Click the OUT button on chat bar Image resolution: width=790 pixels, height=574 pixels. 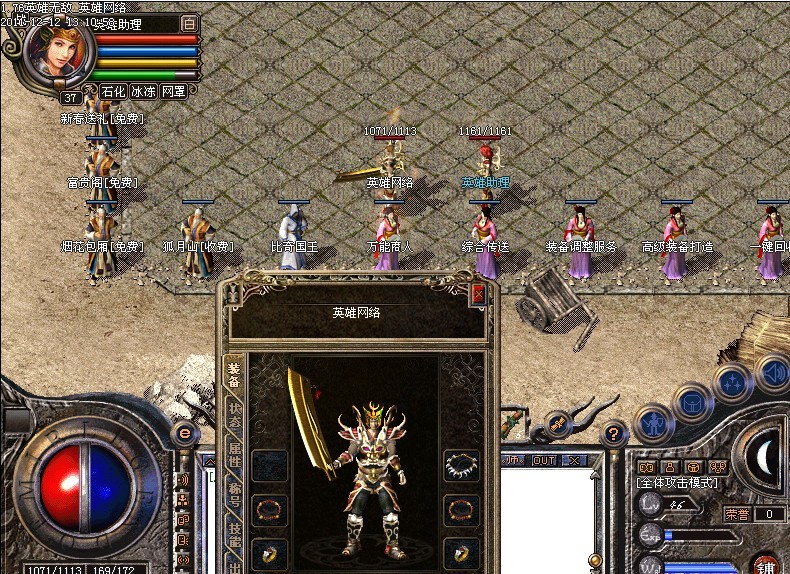[544, 460]
